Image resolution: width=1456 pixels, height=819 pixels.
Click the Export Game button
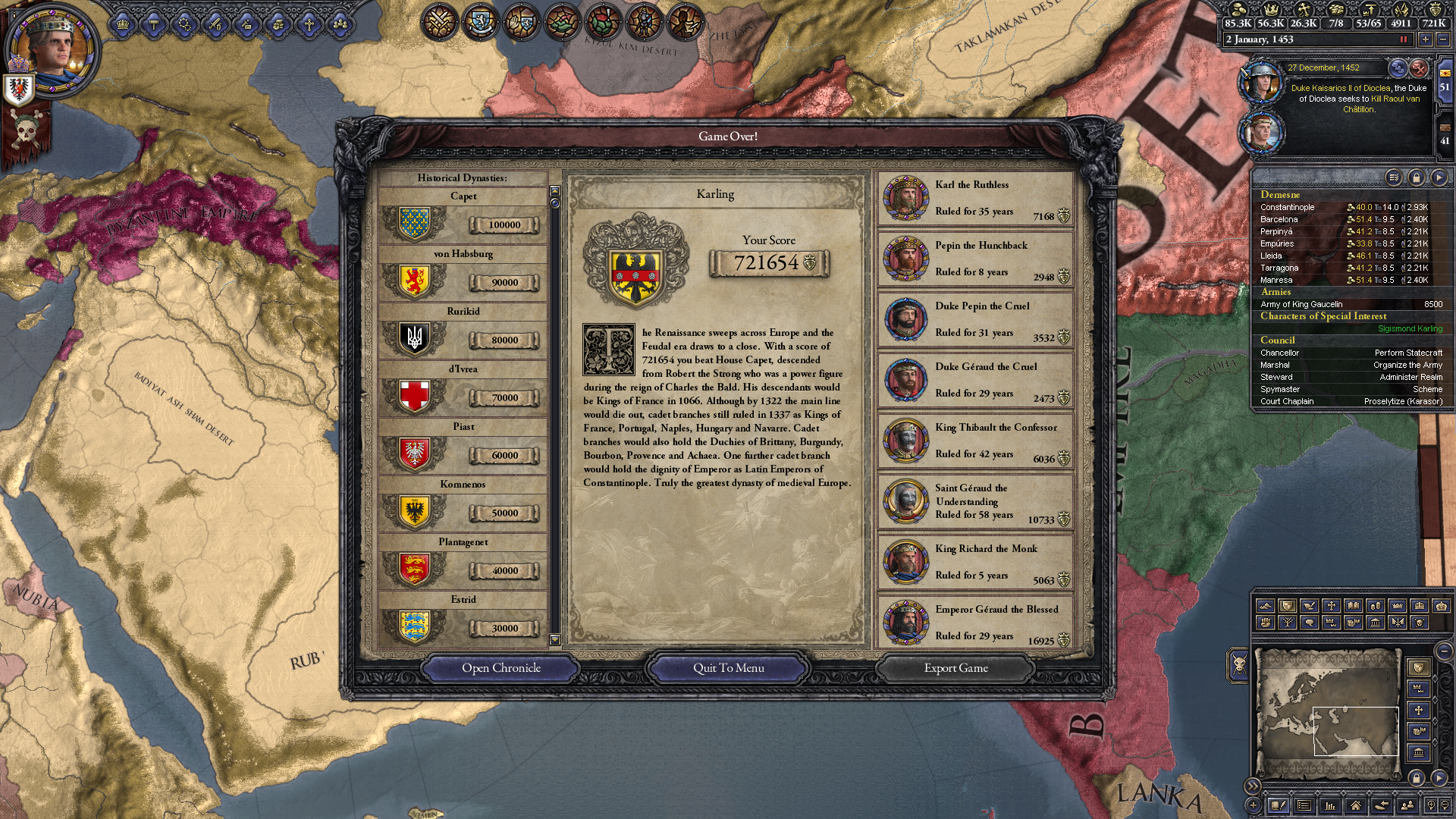click(955, 668)
